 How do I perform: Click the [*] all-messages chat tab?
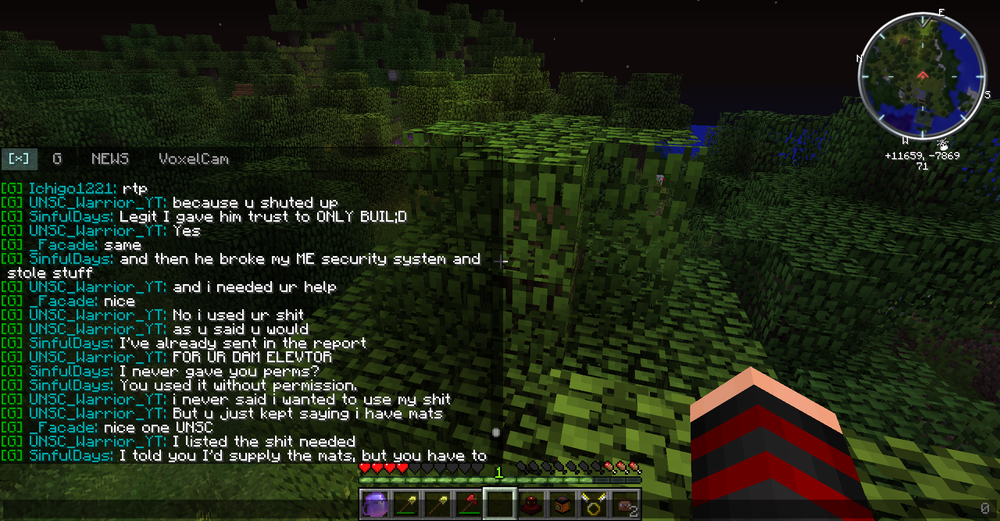[19, 159]
